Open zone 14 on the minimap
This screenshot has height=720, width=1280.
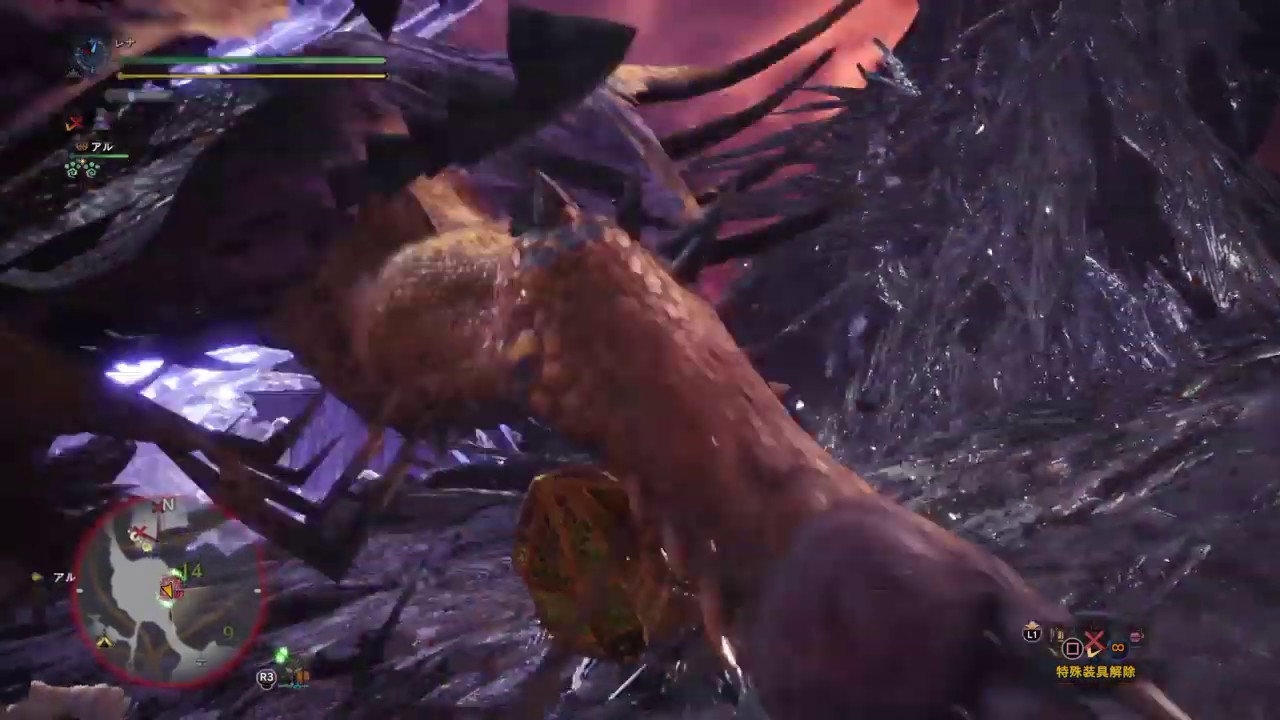click(191, 569)
